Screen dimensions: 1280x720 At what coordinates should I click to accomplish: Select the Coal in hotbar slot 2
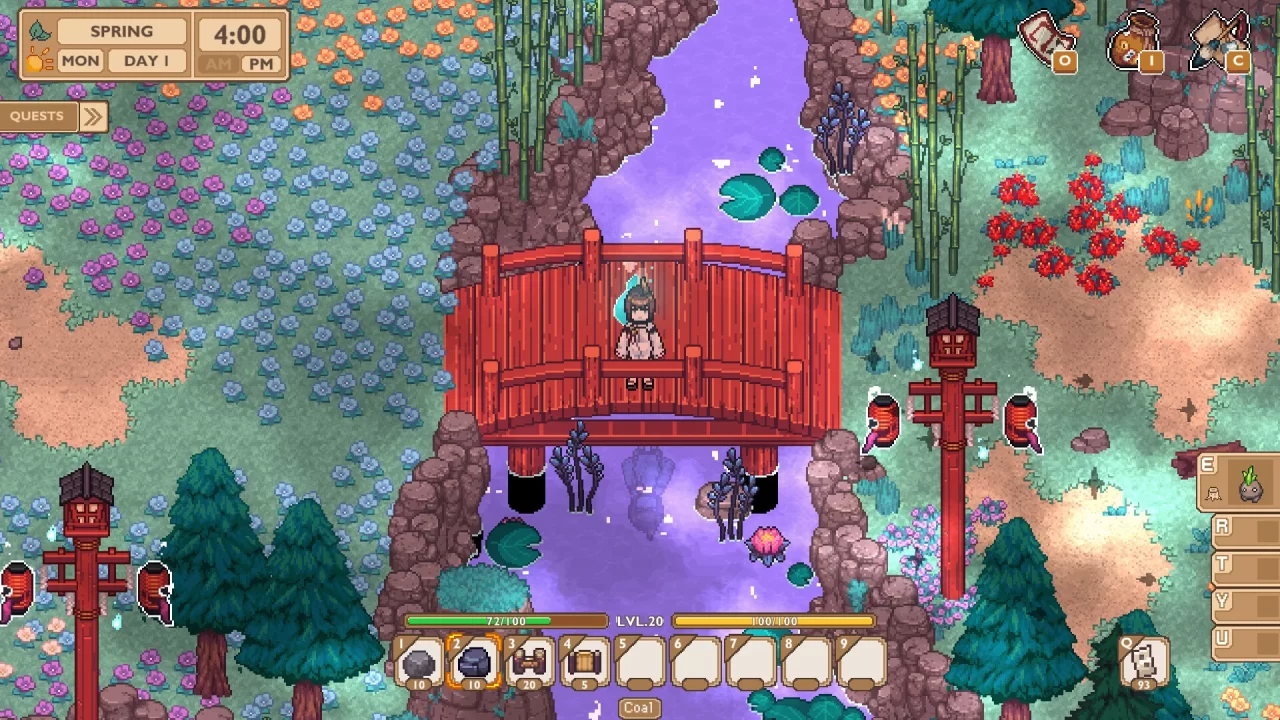[475, 660]
